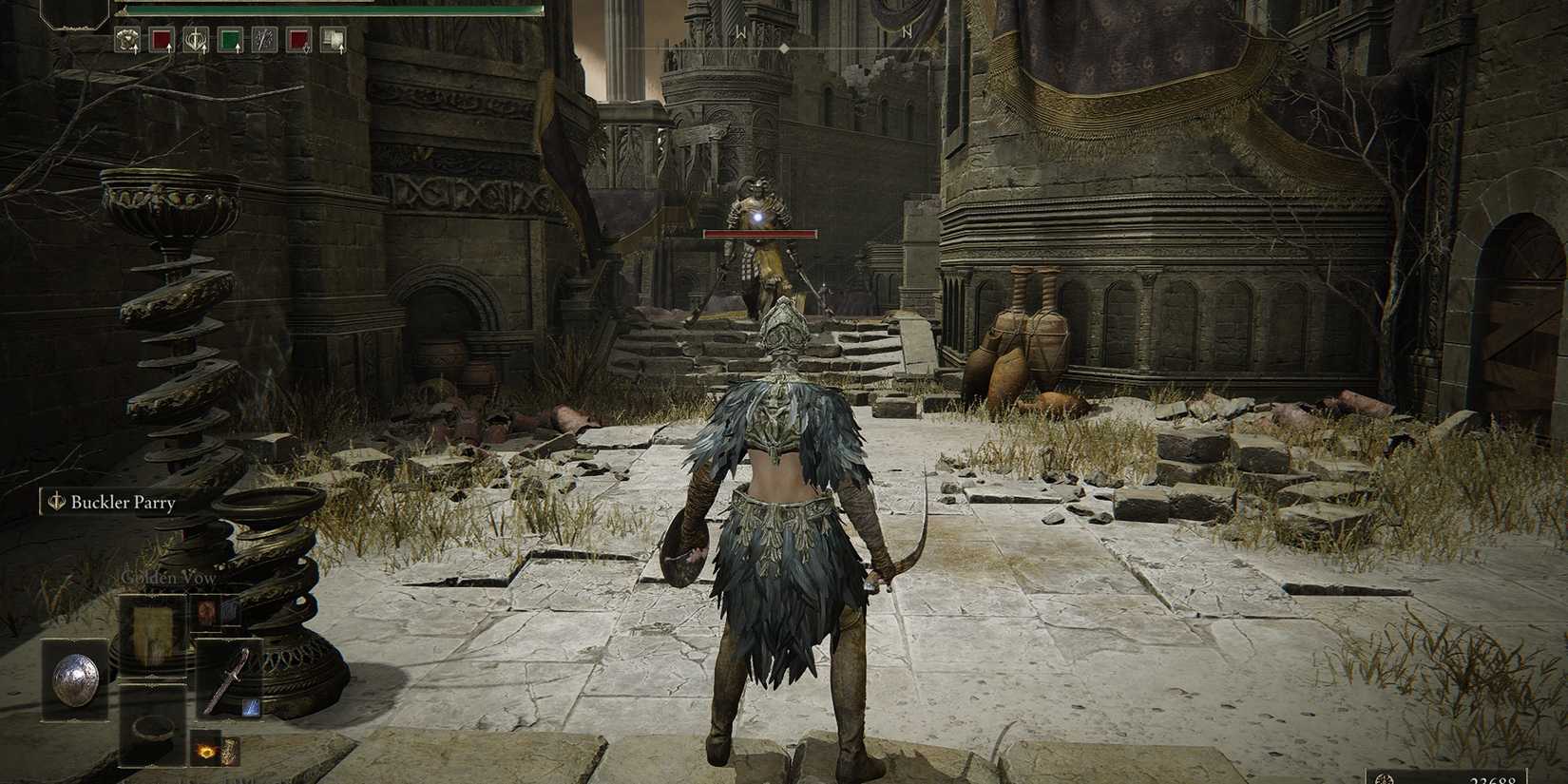Screen dimensions: 1568x784
Task: Click the armor buff icon in the status row
Action: (126, 38)
